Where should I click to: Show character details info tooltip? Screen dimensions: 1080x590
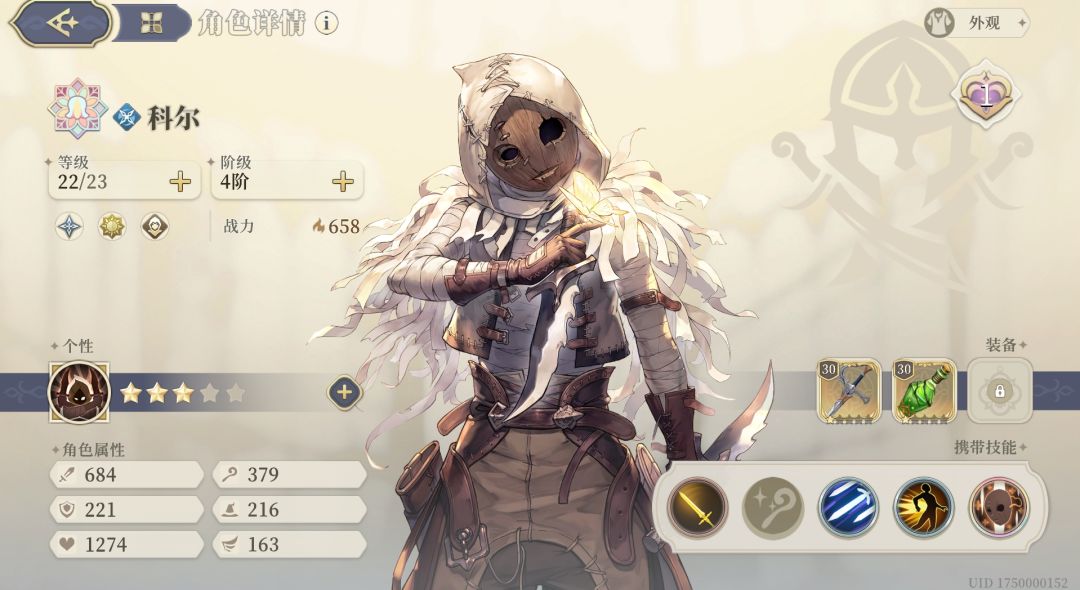[x=326, y=23]
